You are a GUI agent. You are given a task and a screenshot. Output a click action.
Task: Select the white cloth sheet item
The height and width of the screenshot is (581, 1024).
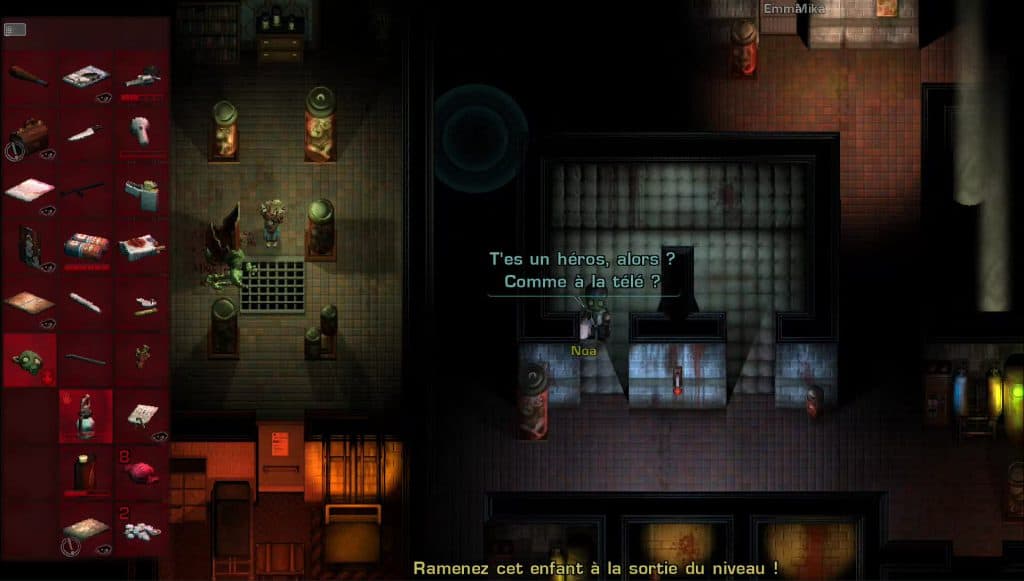pos(28,190)
